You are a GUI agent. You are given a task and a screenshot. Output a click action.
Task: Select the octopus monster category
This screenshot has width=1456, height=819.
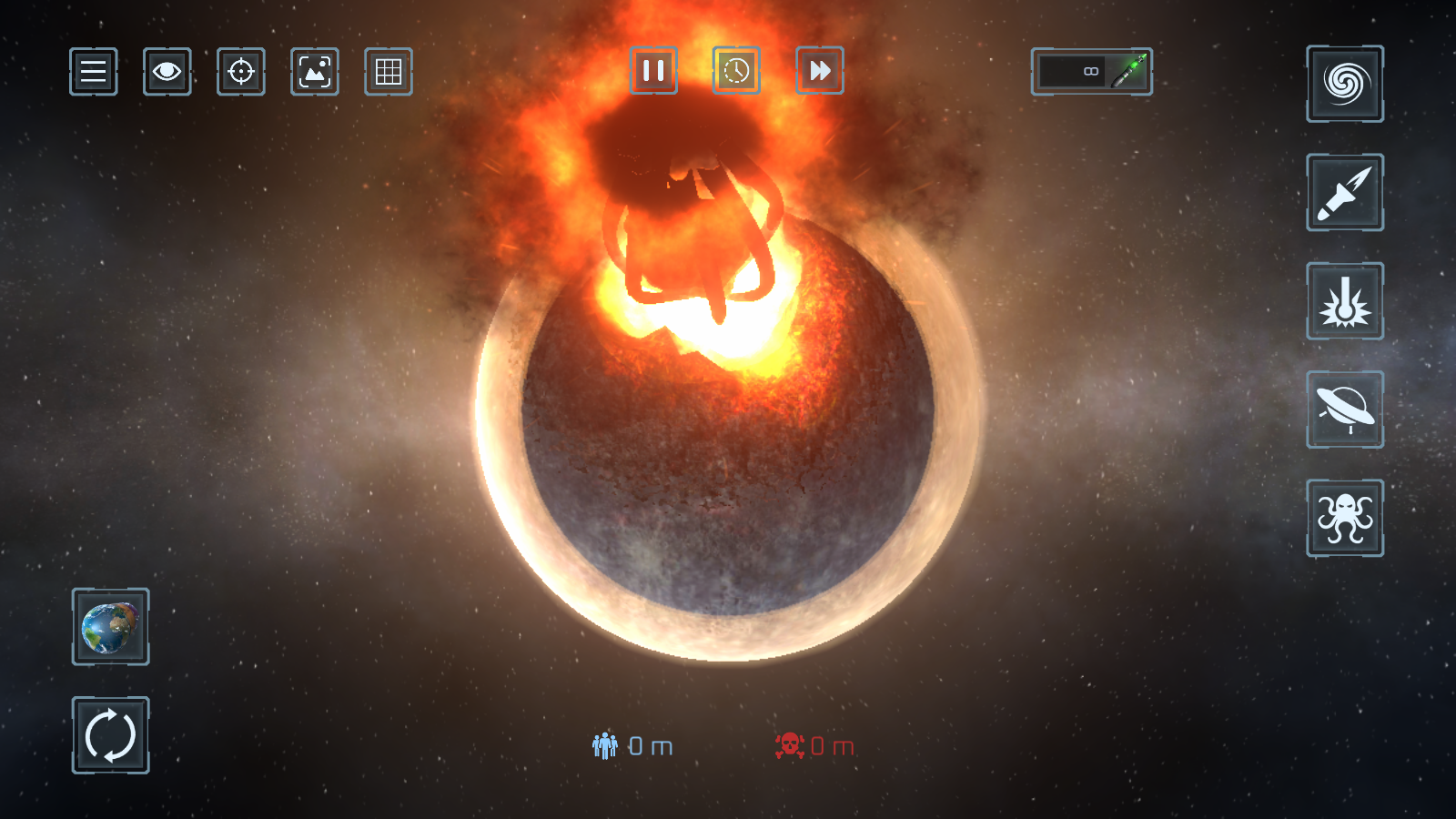[1345, 518]
